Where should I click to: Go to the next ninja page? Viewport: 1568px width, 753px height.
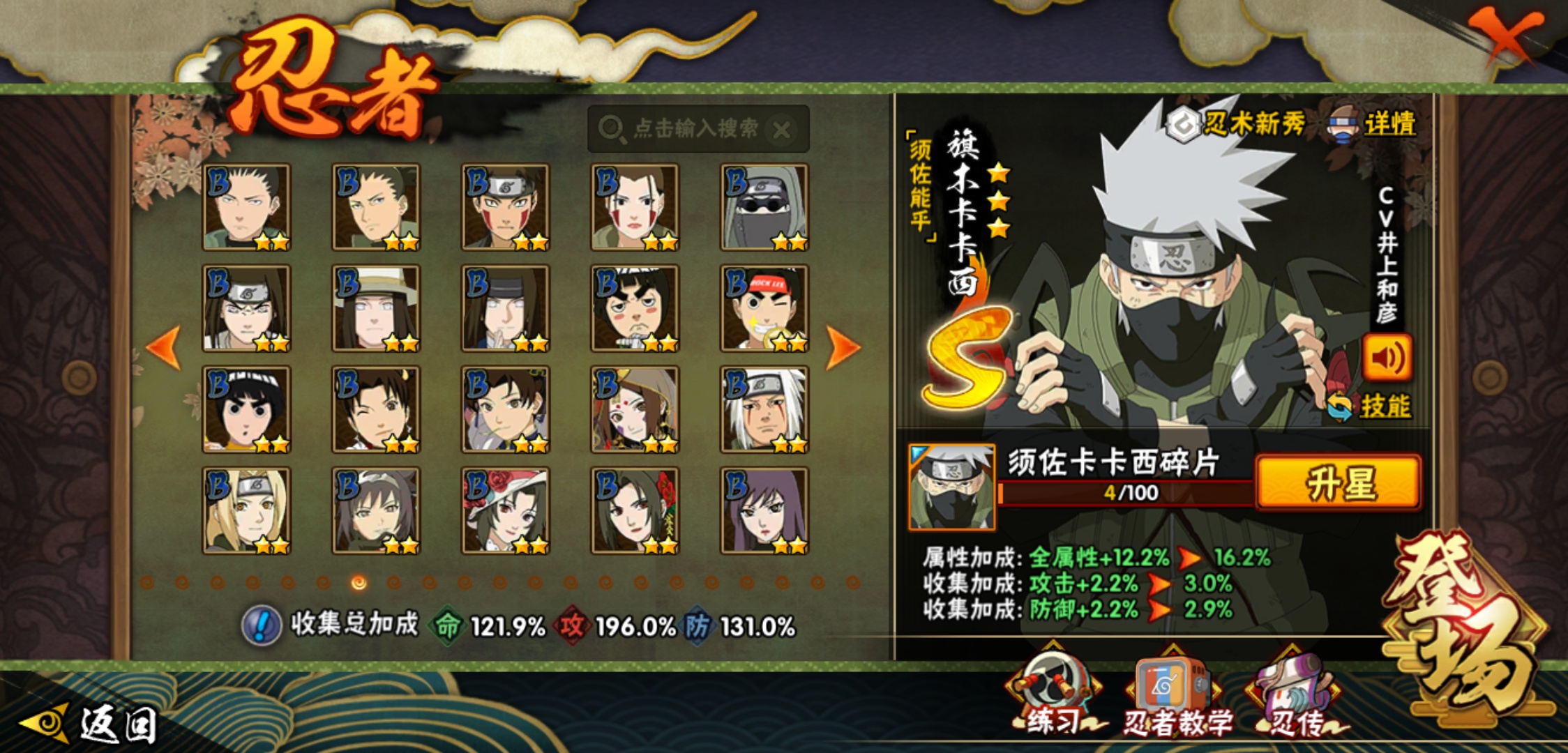(x=843, y=347)
